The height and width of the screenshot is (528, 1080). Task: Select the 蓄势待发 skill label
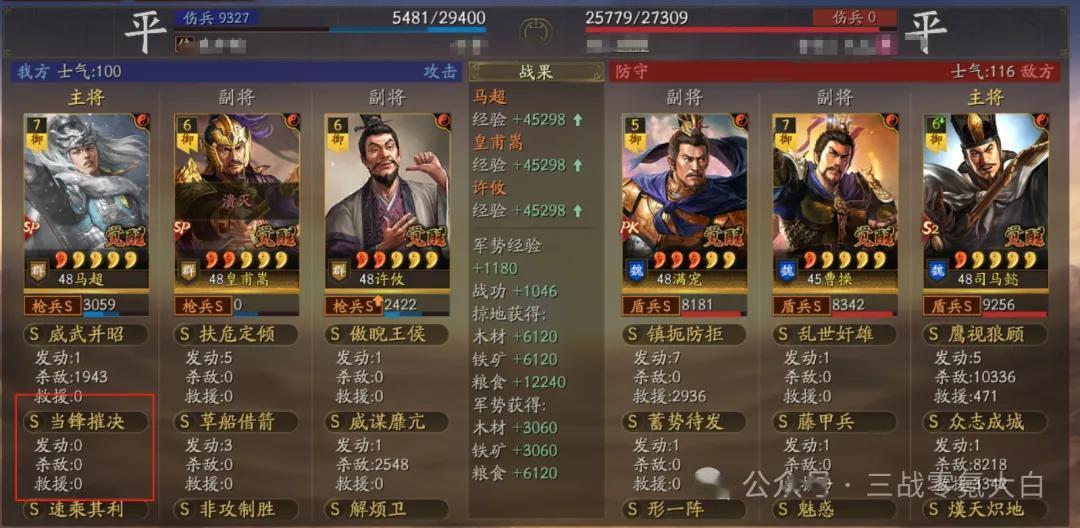click(x=684, y=422)
